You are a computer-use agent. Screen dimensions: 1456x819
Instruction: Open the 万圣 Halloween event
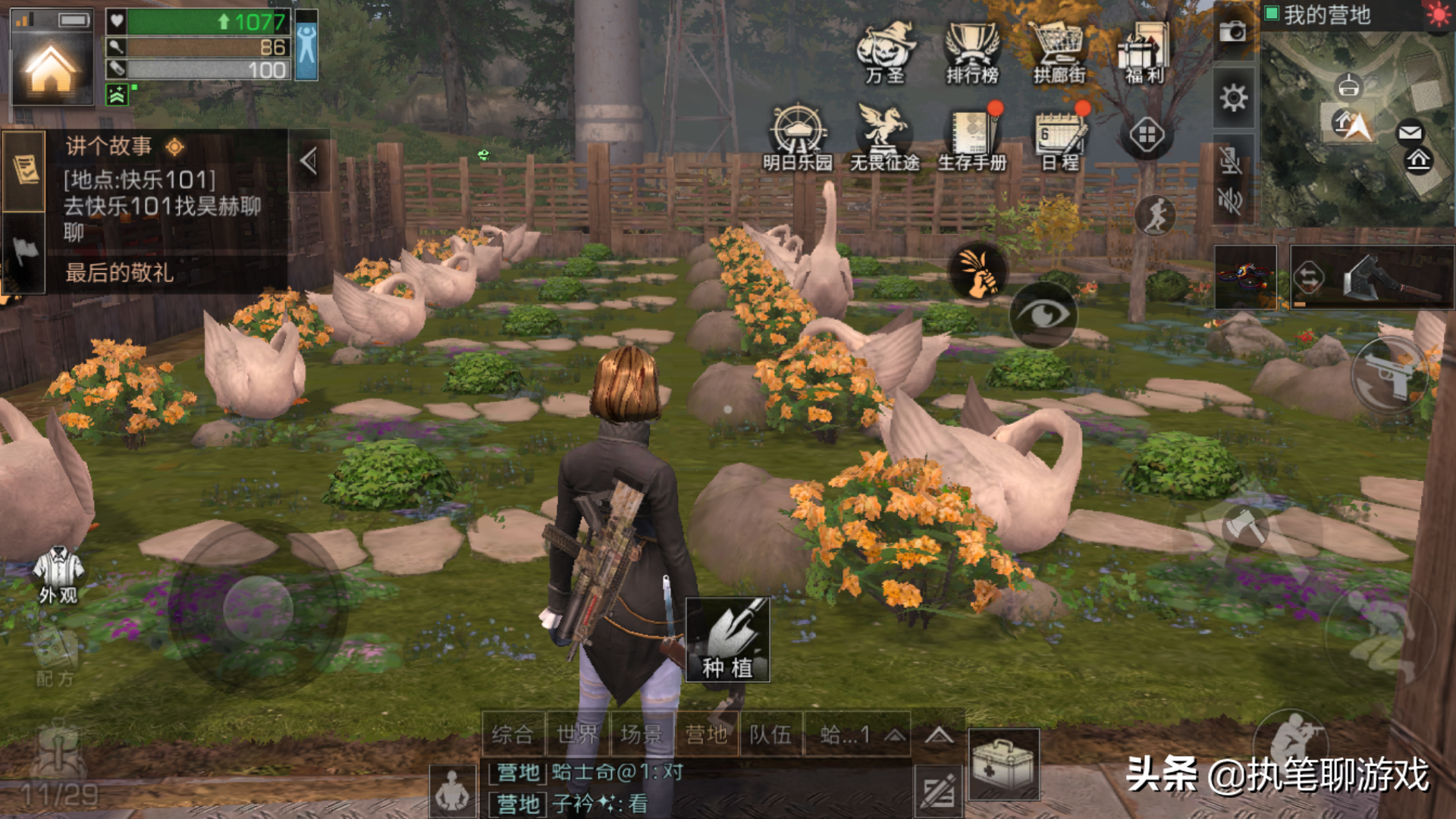click(x=885, y=52)
